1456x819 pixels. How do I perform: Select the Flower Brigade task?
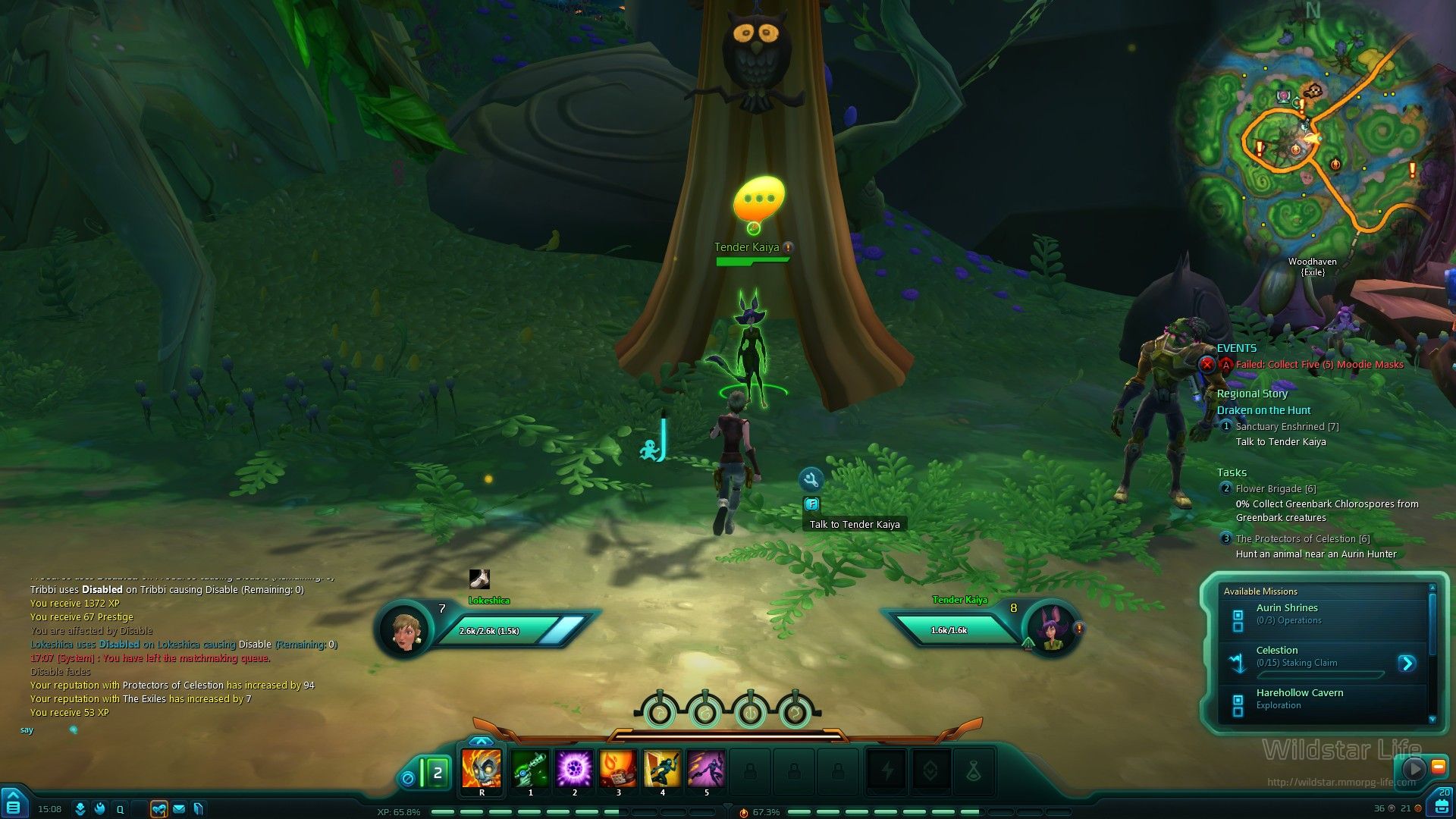(x=1276, y=489)
